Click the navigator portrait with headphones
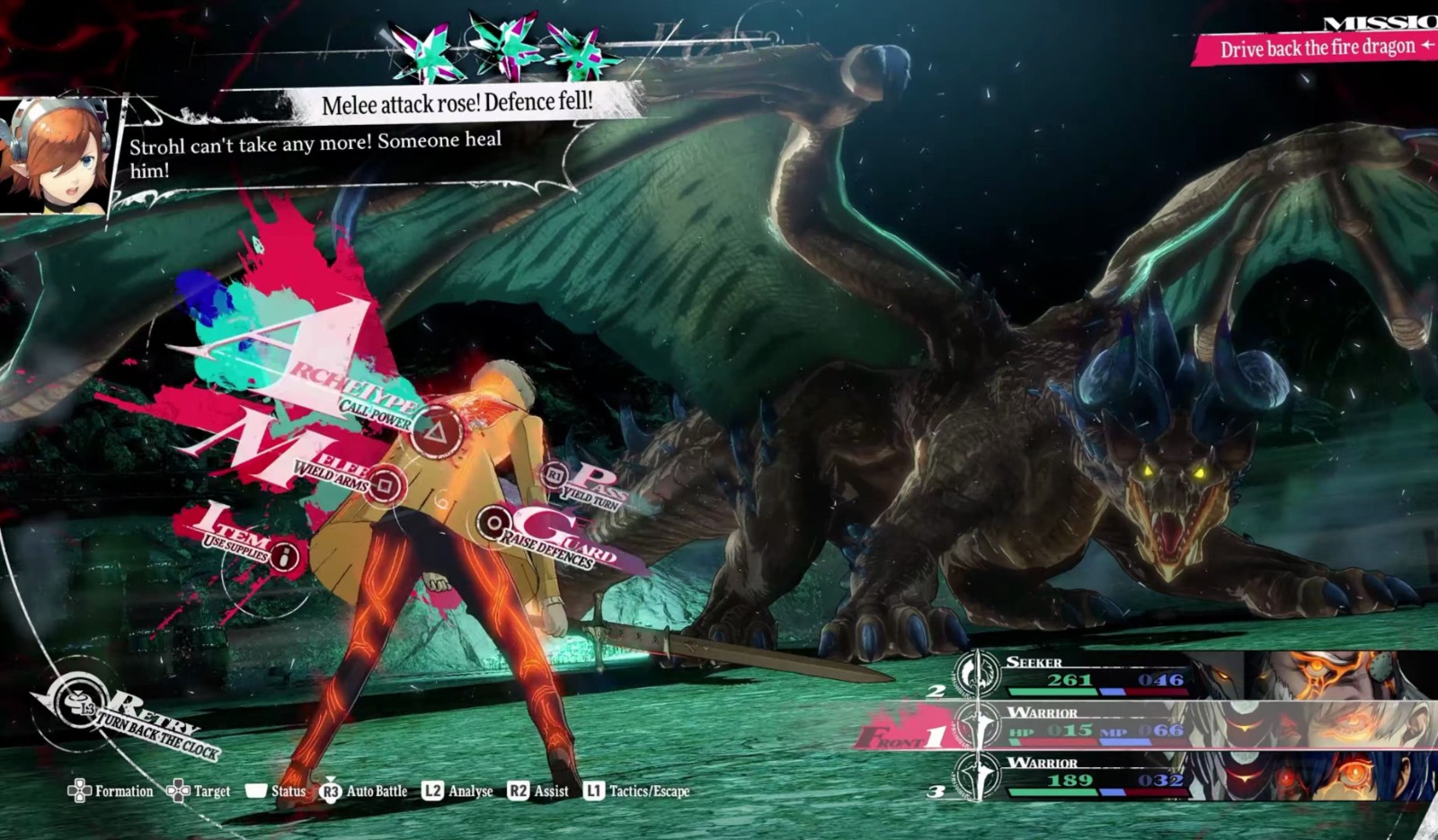The width and height of the screenshot is (1438, 840). pos(56,156)
